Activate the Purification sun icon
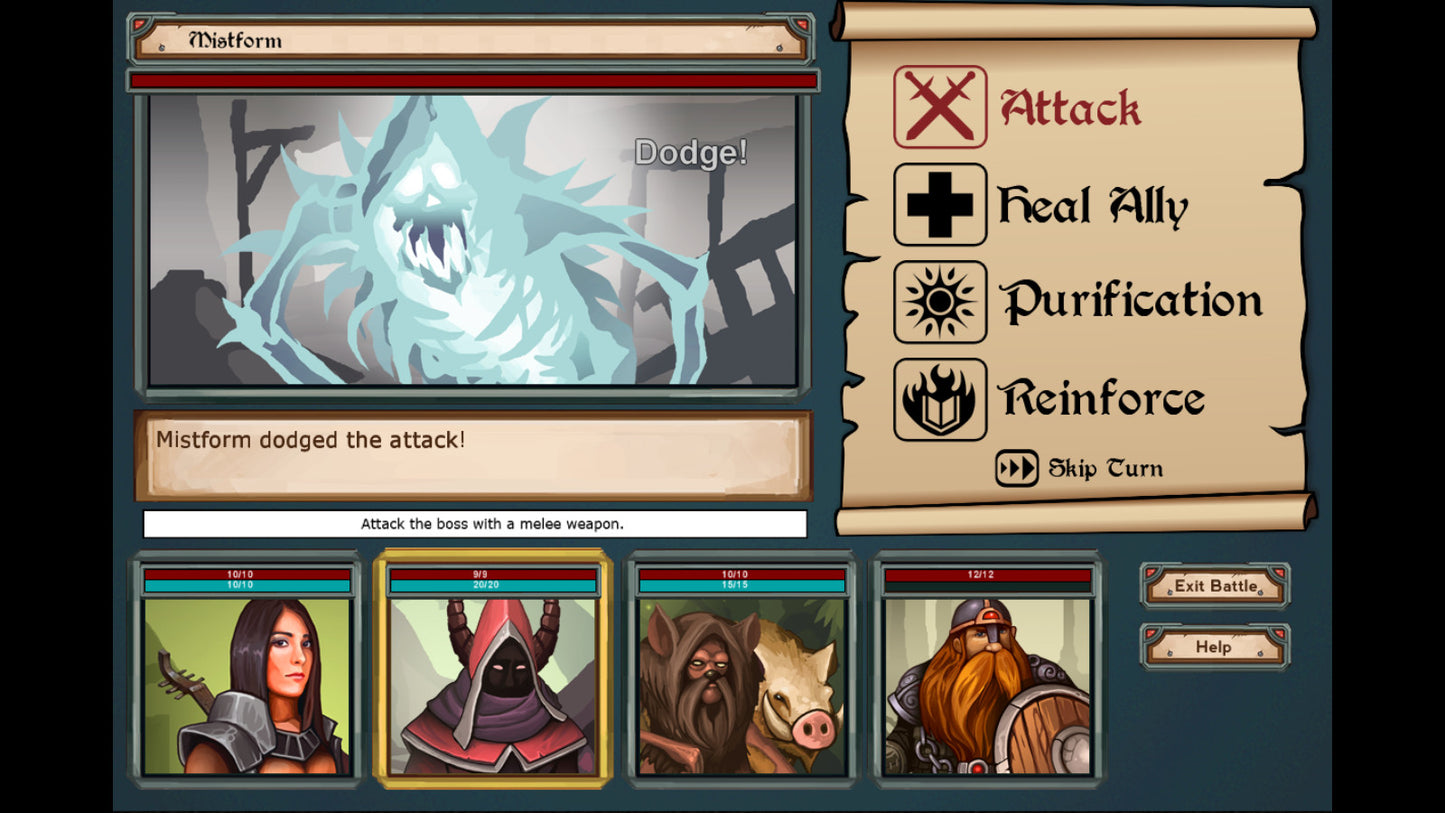 939,301
